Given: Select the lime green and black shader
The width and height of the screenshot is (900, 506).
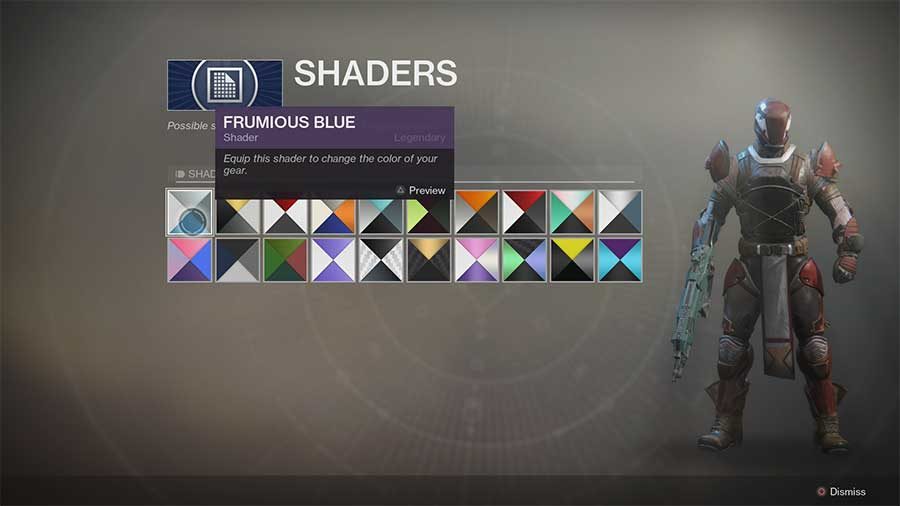Looking at the screenshot, I should pyautogui.click(x=428, y=213).
